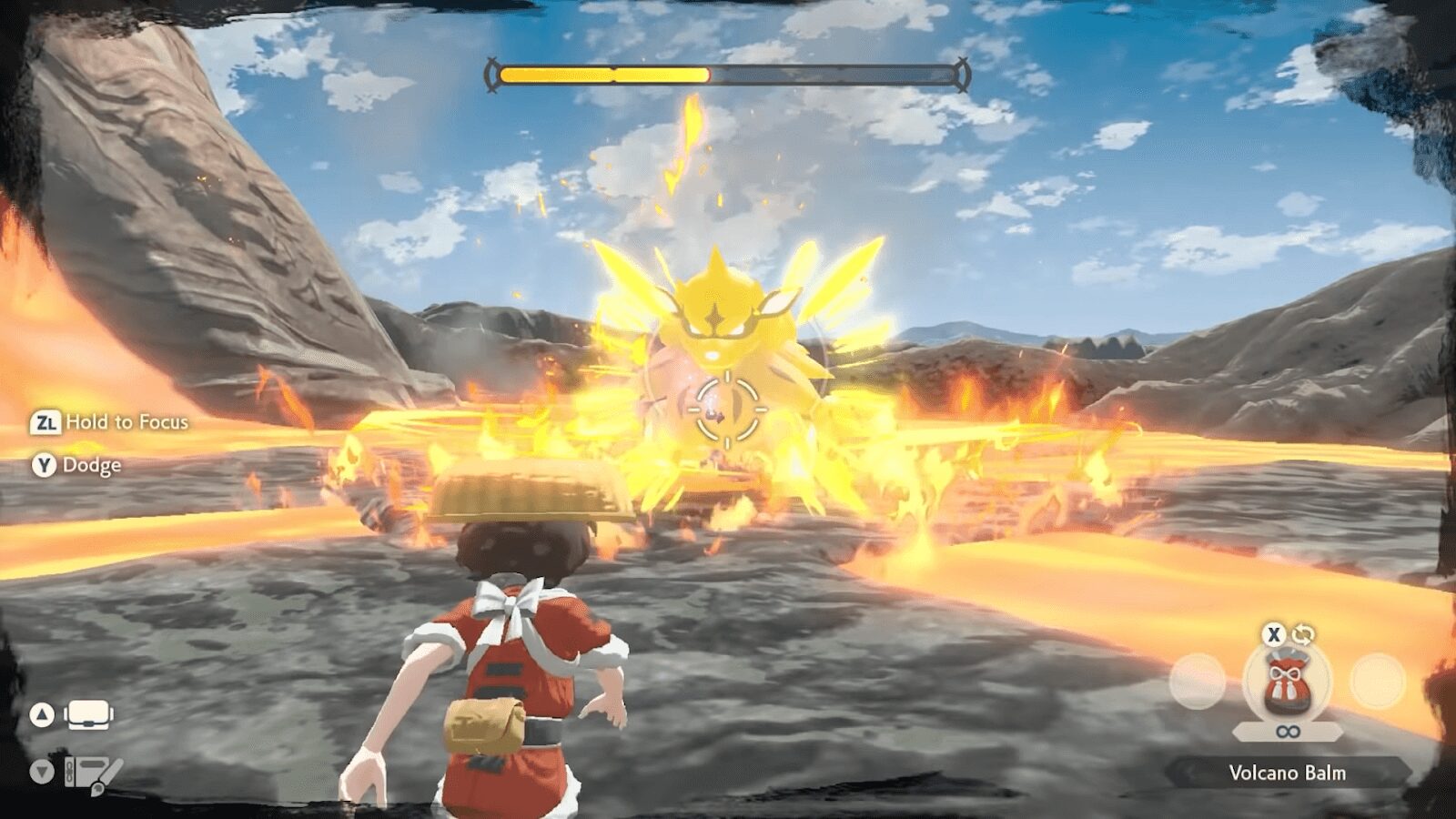Viewport: 1456px width, 819px height.
Task: Select the Volcano Balm pouch item
Action: point(1286,684)
